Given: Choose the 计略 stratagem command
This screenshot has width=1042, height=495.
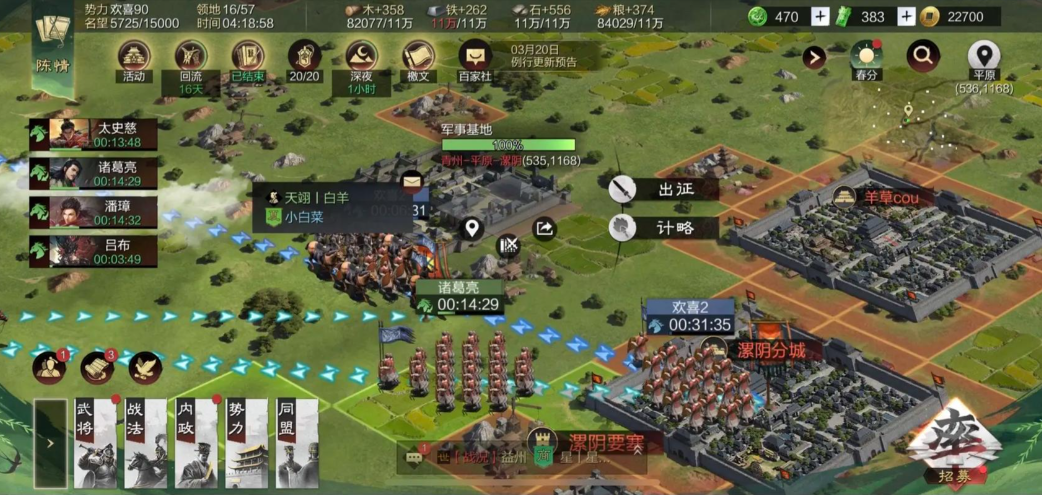Looking at the screenshot, I should 662,227.
